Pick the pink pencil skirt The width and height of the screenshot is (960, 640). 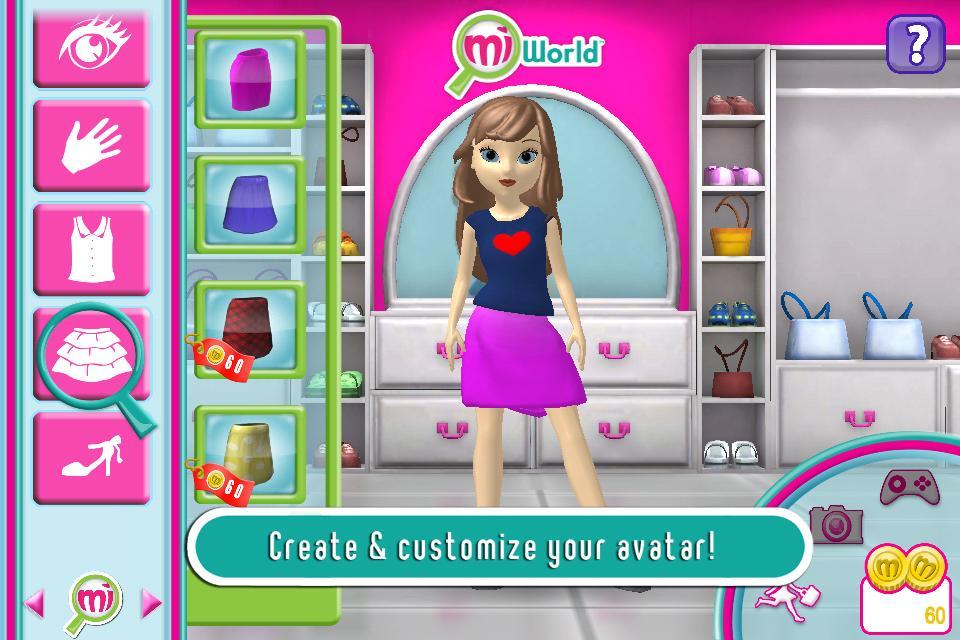tap(249, 80)
